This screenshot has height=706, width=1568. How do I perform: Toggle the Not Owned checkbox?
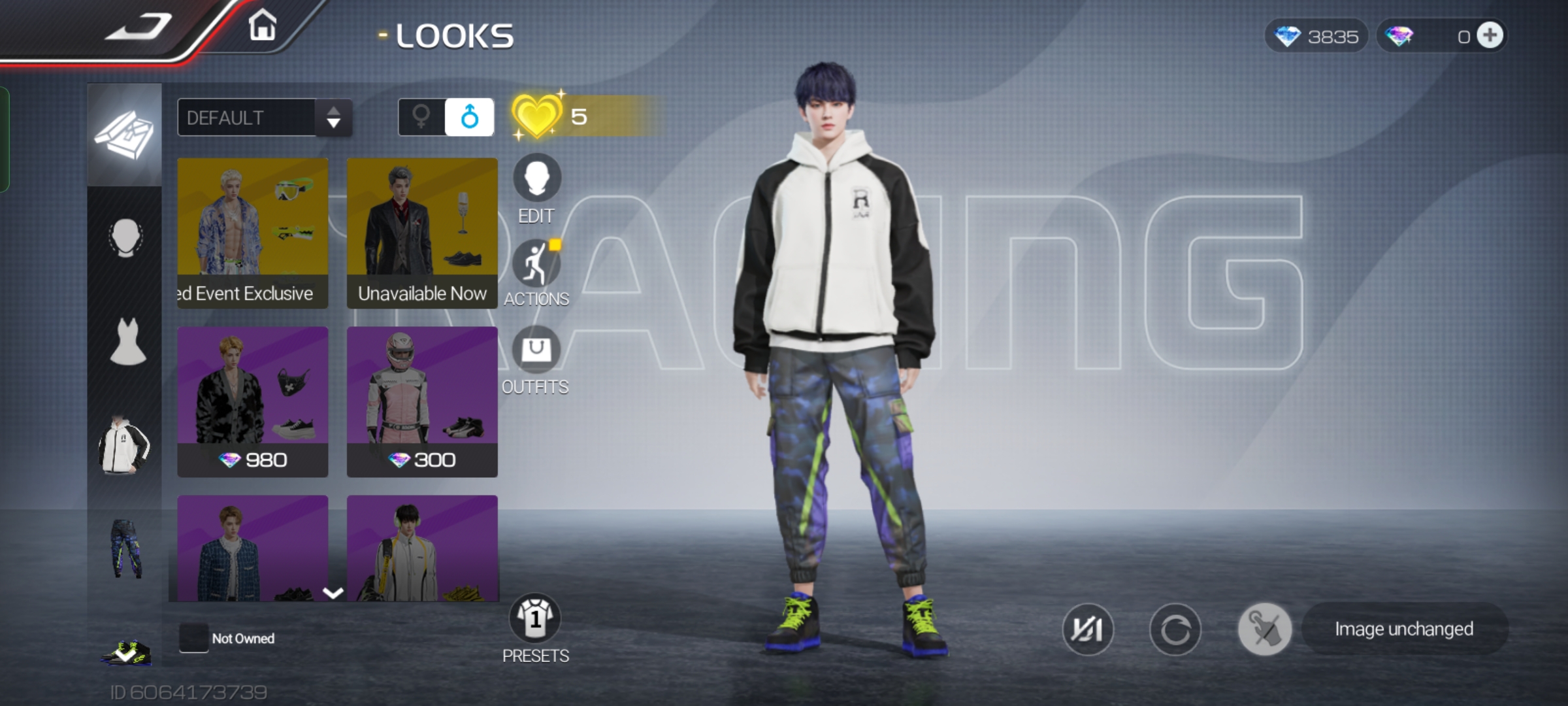[x=193, y=638]
